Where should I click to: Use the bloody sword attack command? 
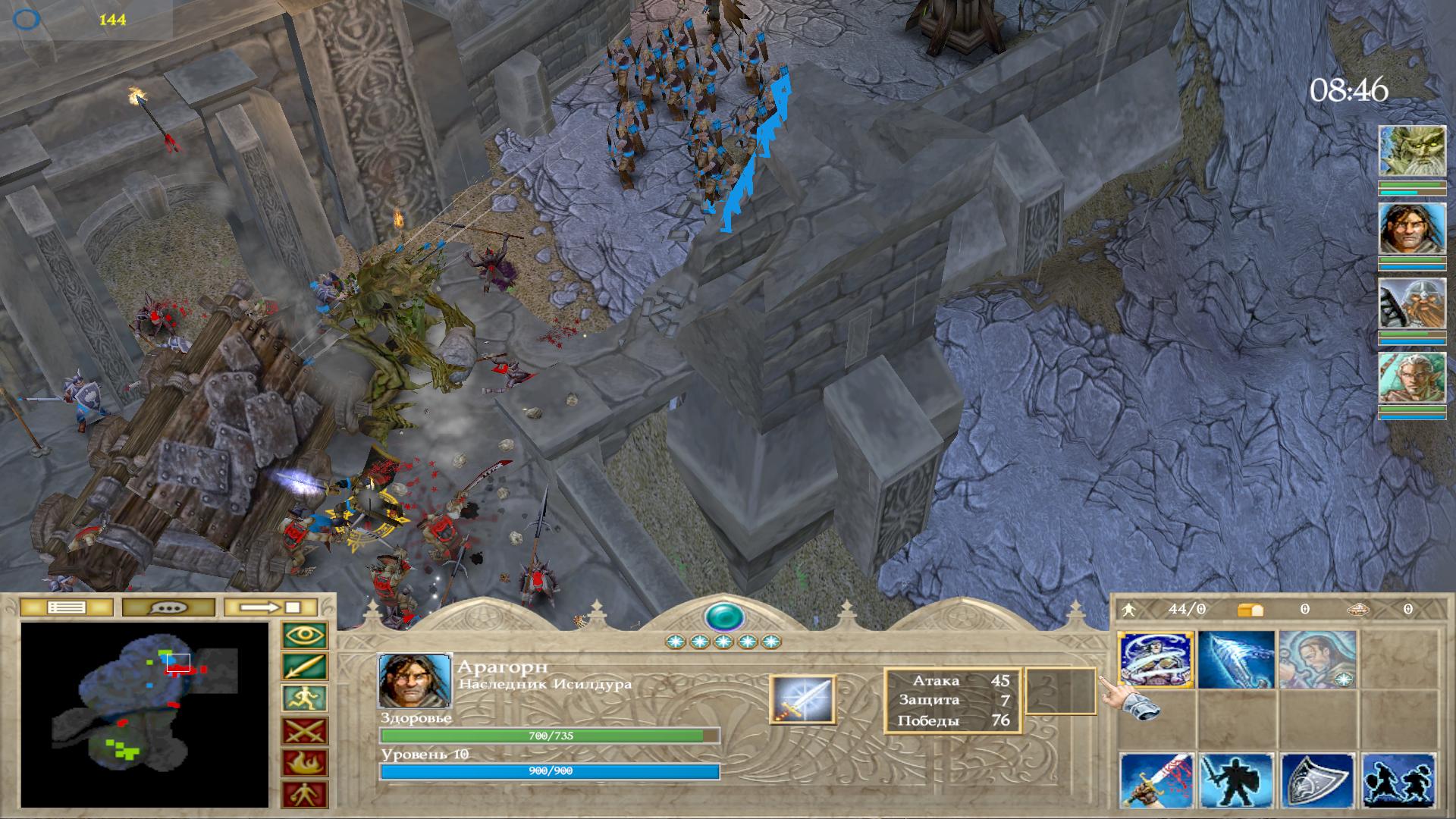tap(1156, 781)
